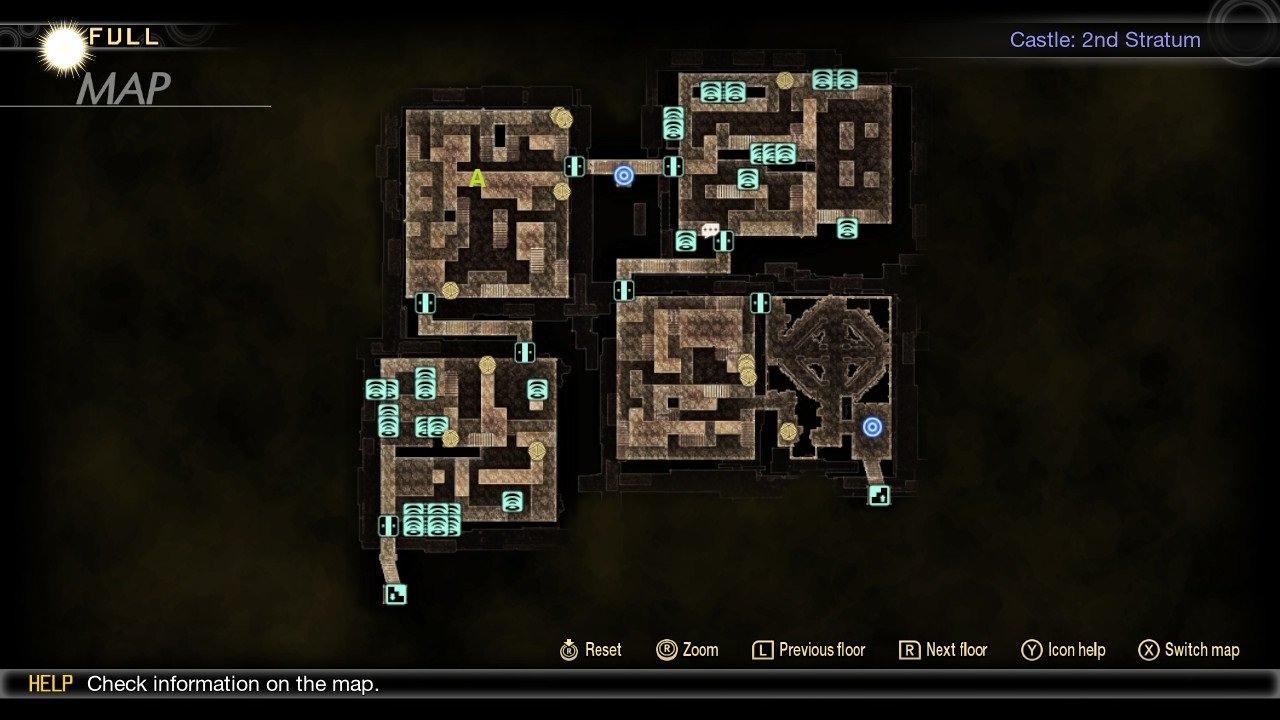Click the blue warp marker on the central bridge
Screen dimensions: 1280x720
pyautogui.click(x=626, y=175)
